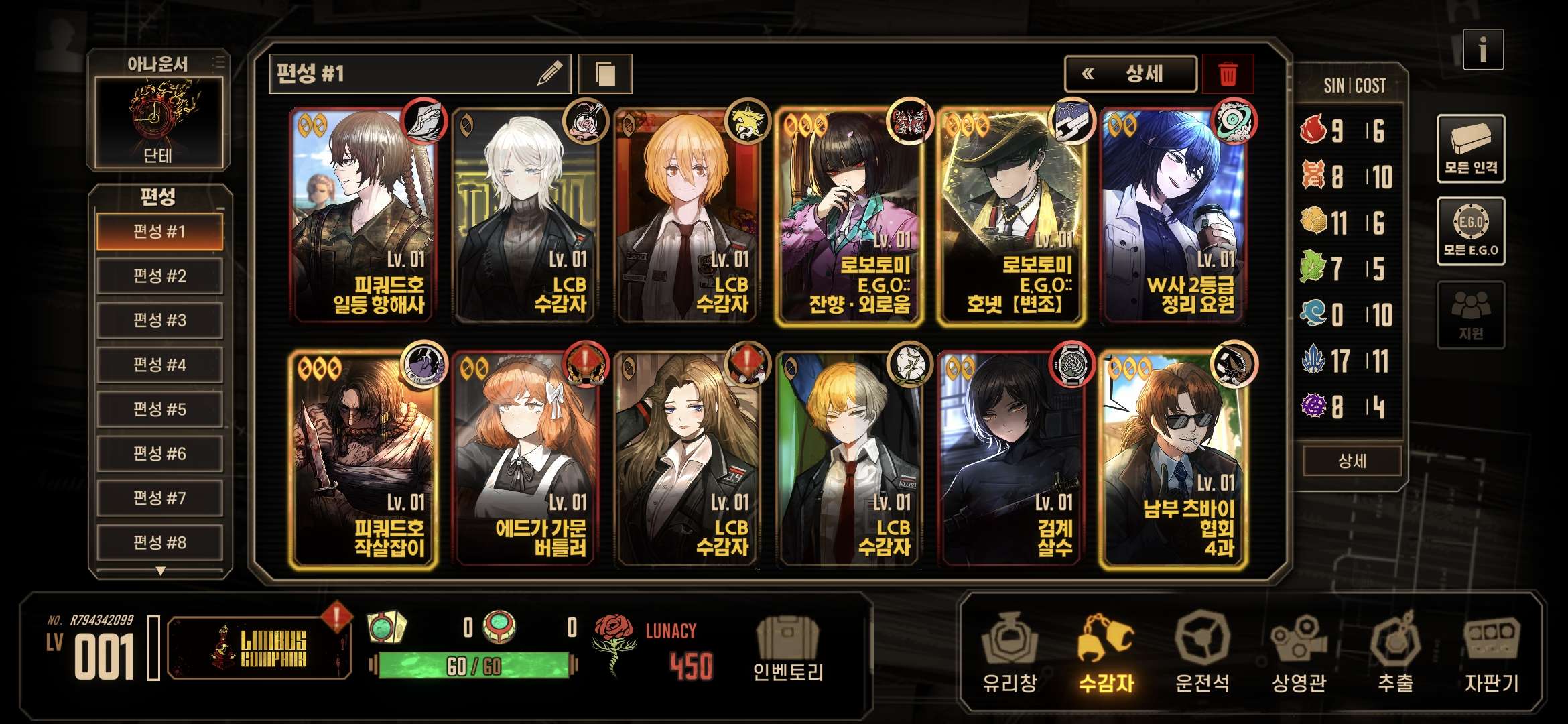The height and width of the screenshot is (724, 1568).
Task: Choose the 에드가 가문 버틀러 card
Action: click(527, 459)
